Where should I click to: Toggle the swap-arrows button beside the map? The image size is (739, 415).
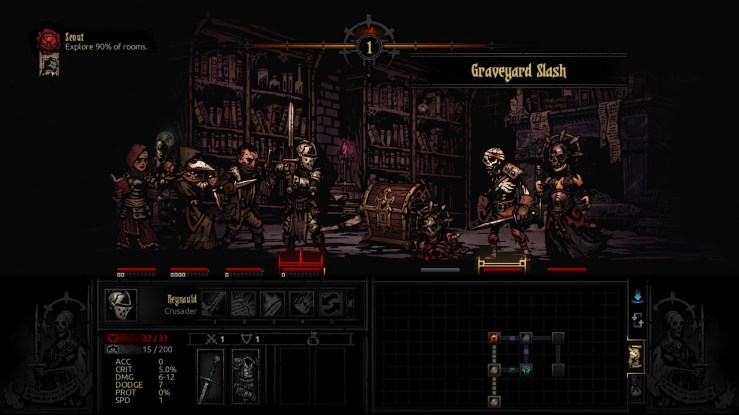pos(636,320)
